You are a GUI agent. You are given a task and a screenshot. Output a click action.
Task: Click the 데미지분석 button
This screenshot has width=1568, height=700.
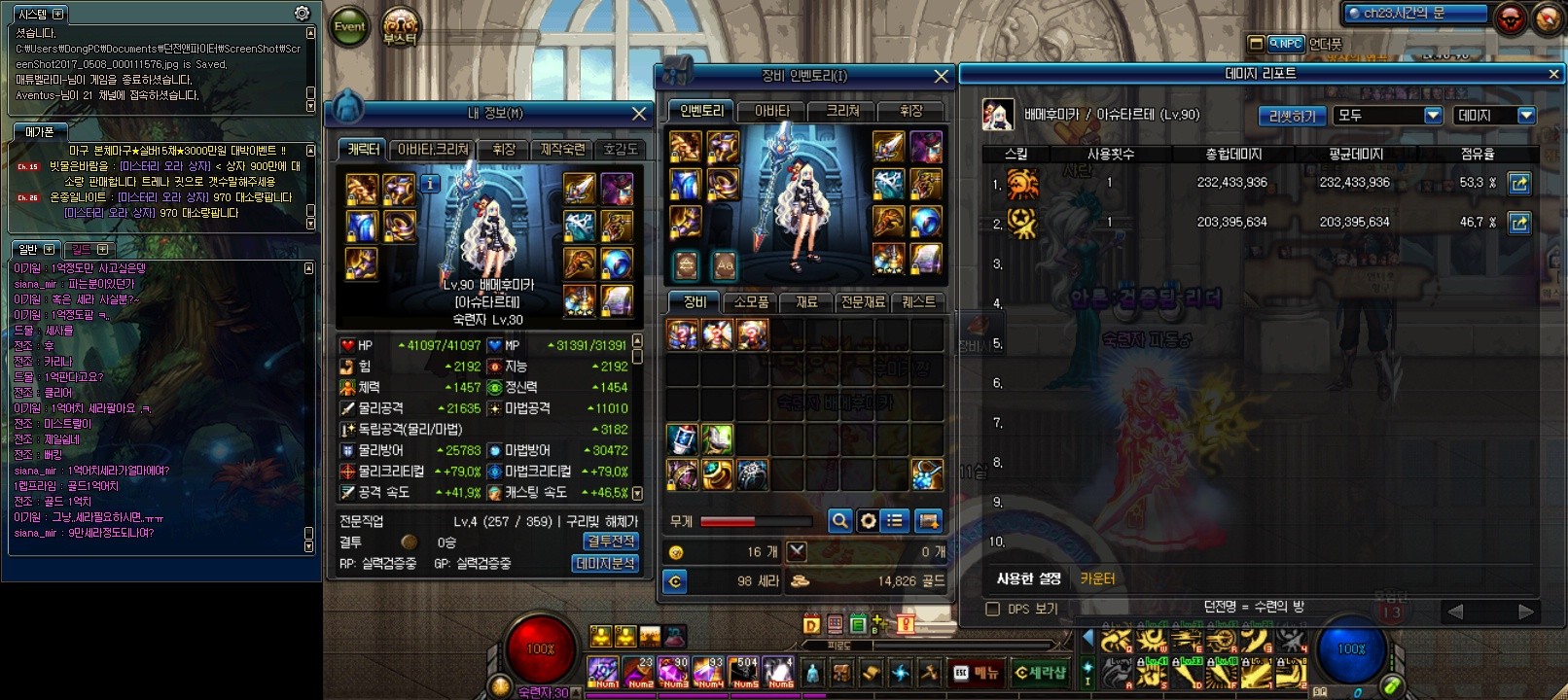(x=605, y=563)
